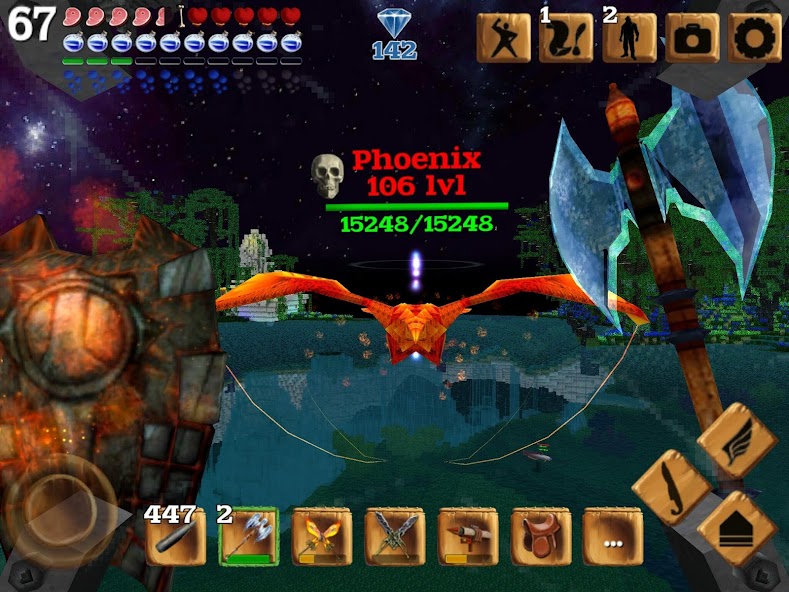Select the saddle item slot
Screen dimensions: 789x592
(540, 538)
